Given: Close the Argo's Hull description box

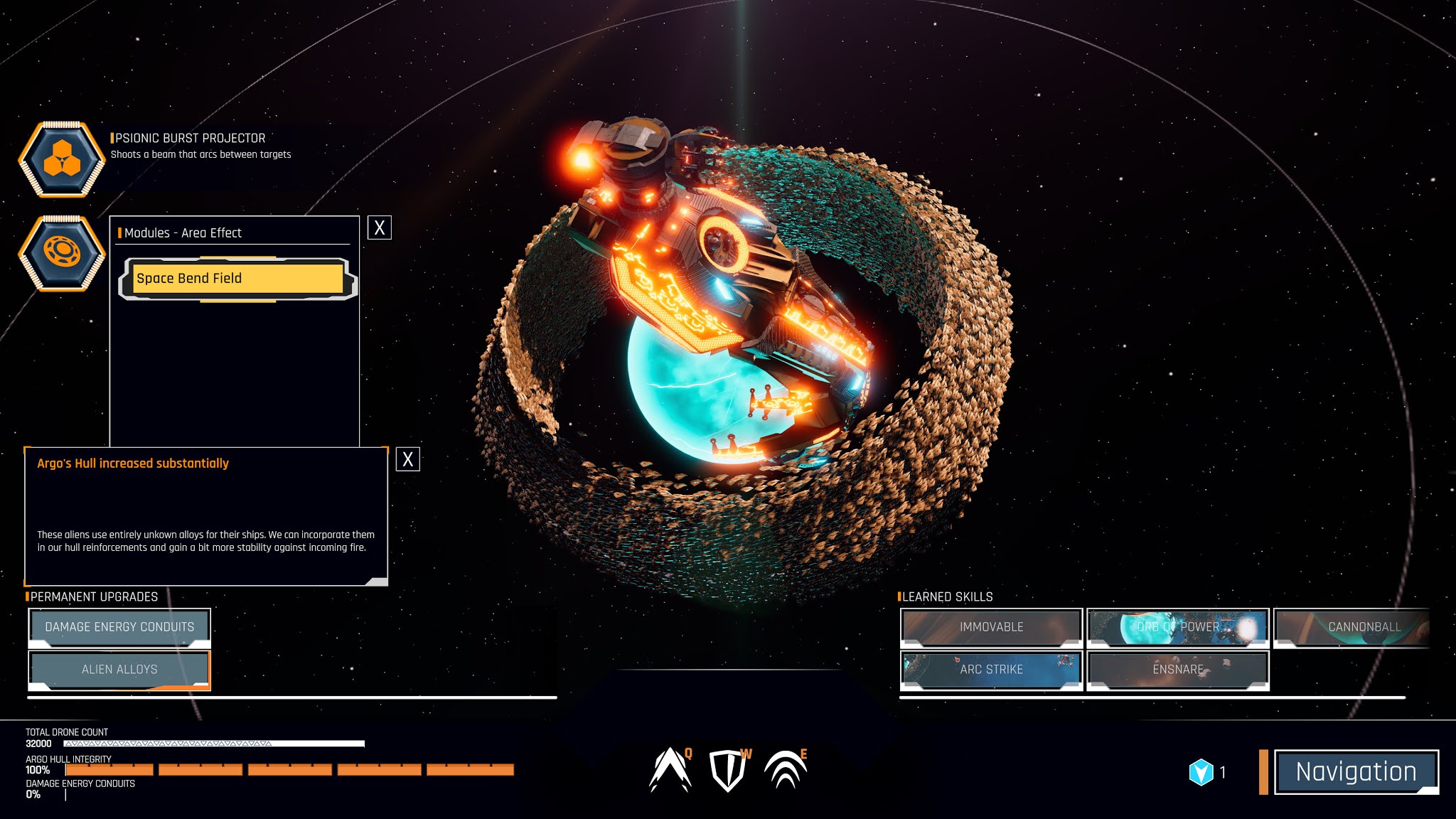Looking at the screenshot, I should point(408,459).
